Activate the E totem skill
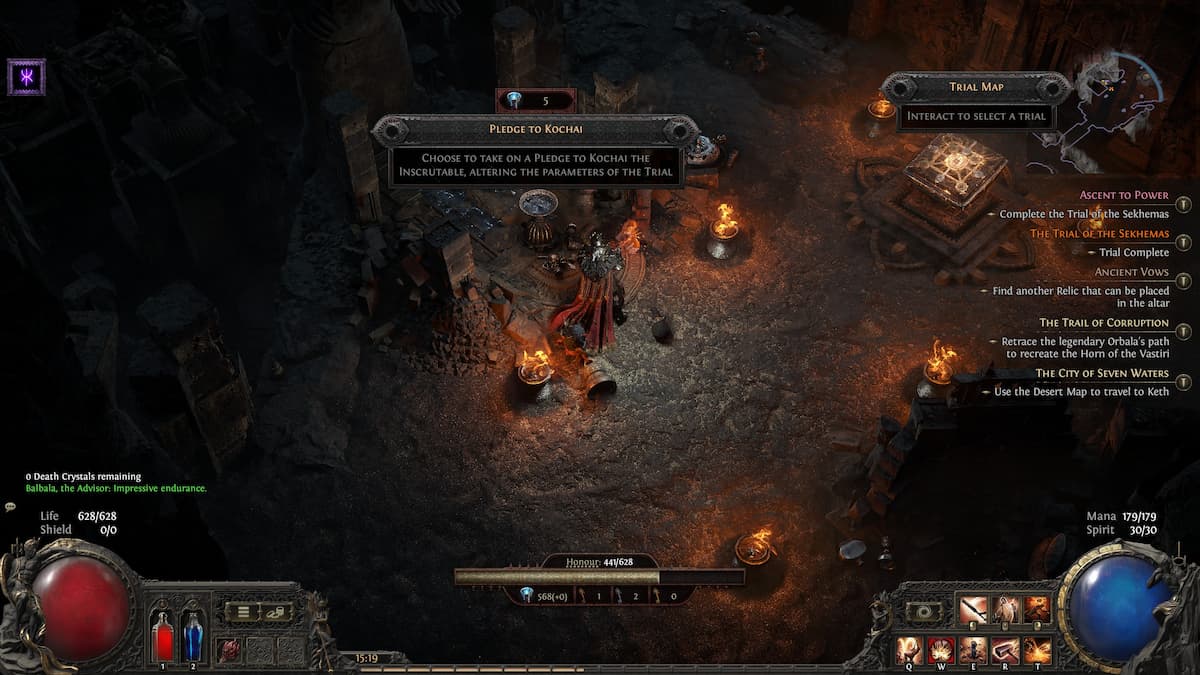The height and width of the screenshot is (675, 1200). coord(973,650)
